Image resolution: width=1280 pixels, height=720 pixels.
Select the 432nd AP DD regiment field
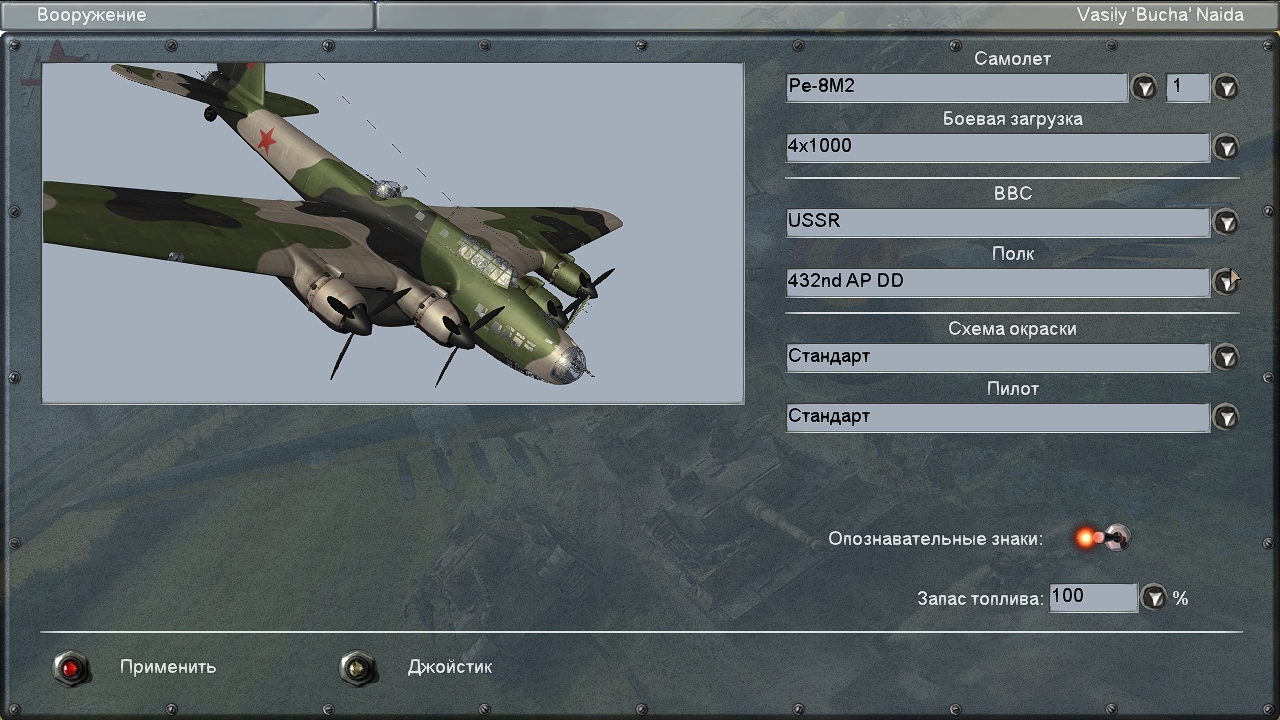(997, 282)
